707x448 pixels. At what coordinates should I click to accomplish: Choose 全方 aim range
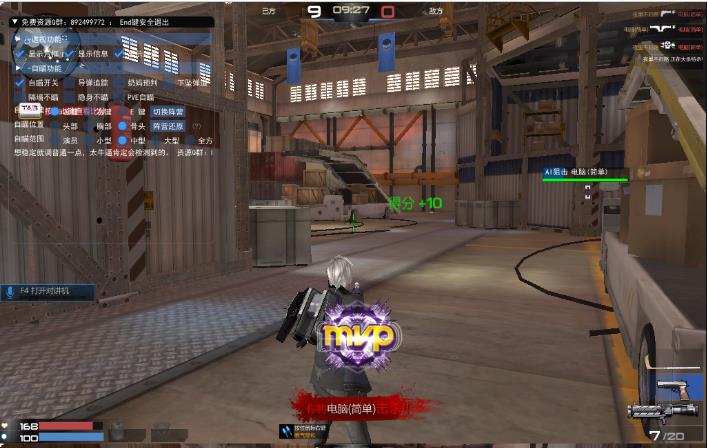coord(190,141)
